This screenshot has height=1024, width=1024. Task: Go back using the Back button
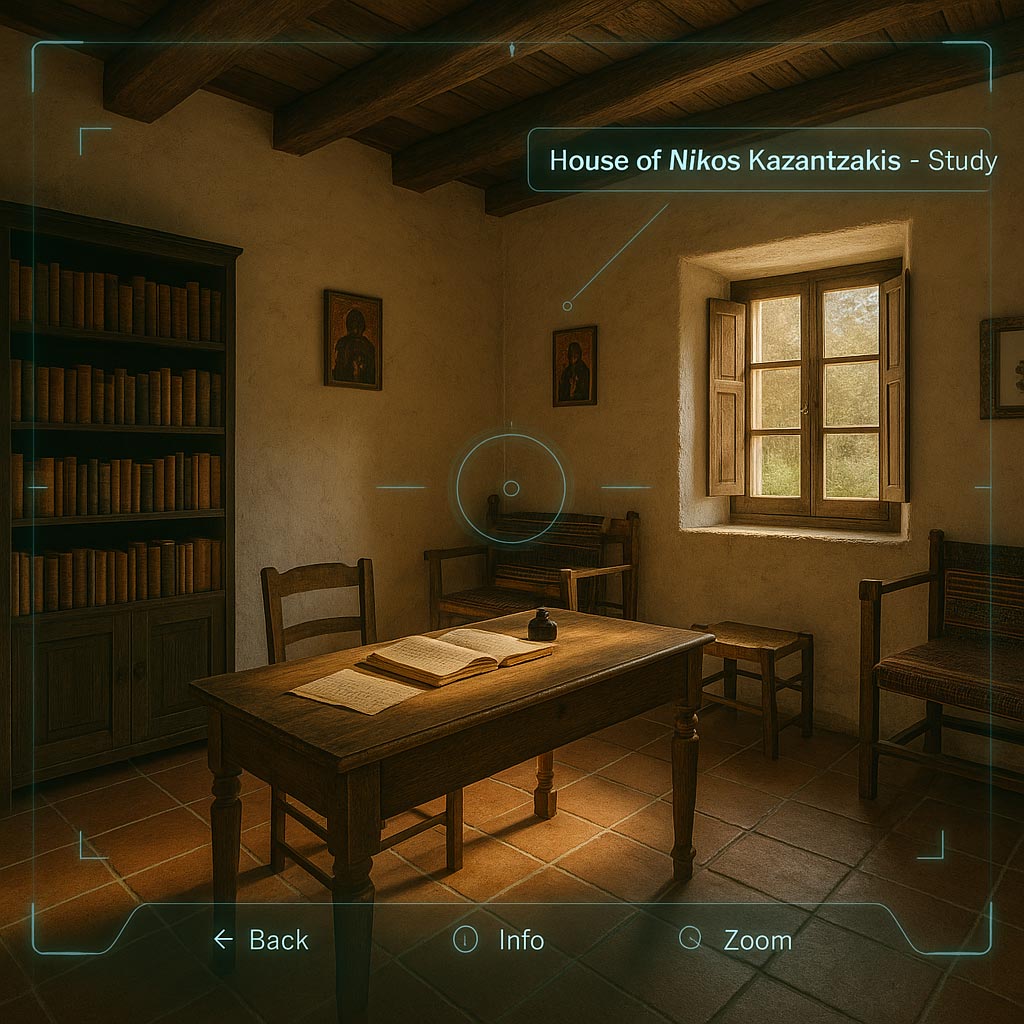click(x=262, y=940)
